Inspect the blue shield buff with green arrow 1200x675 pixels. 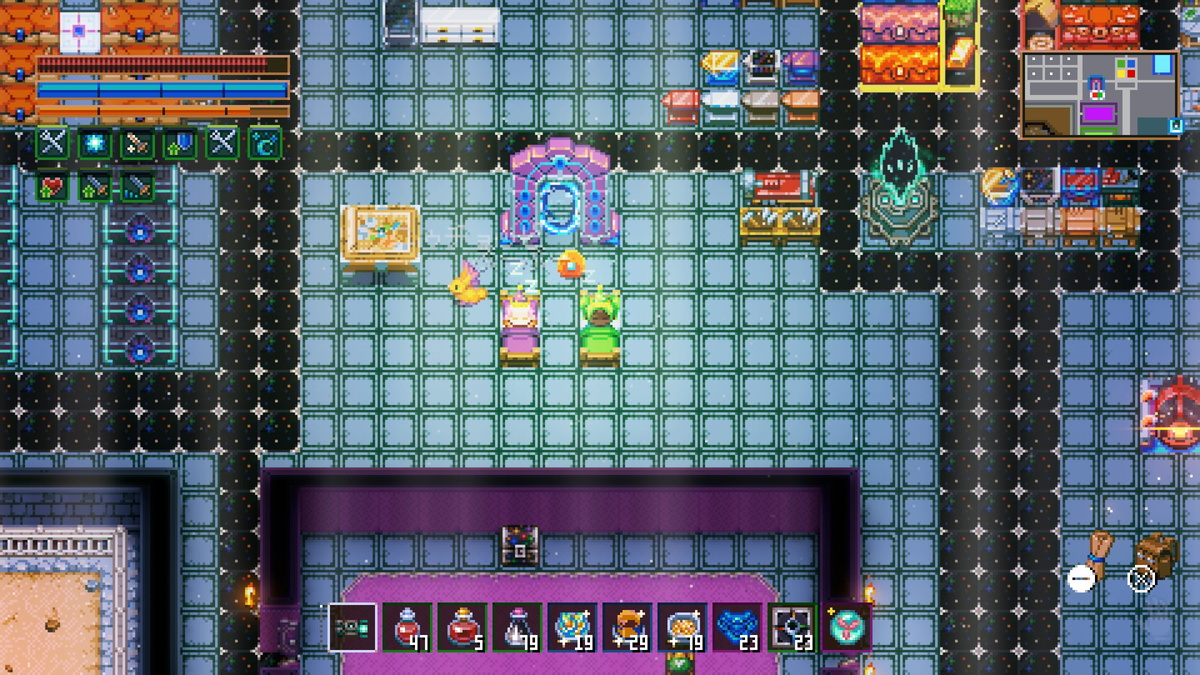pyautogui.click(x=180, y=143)
